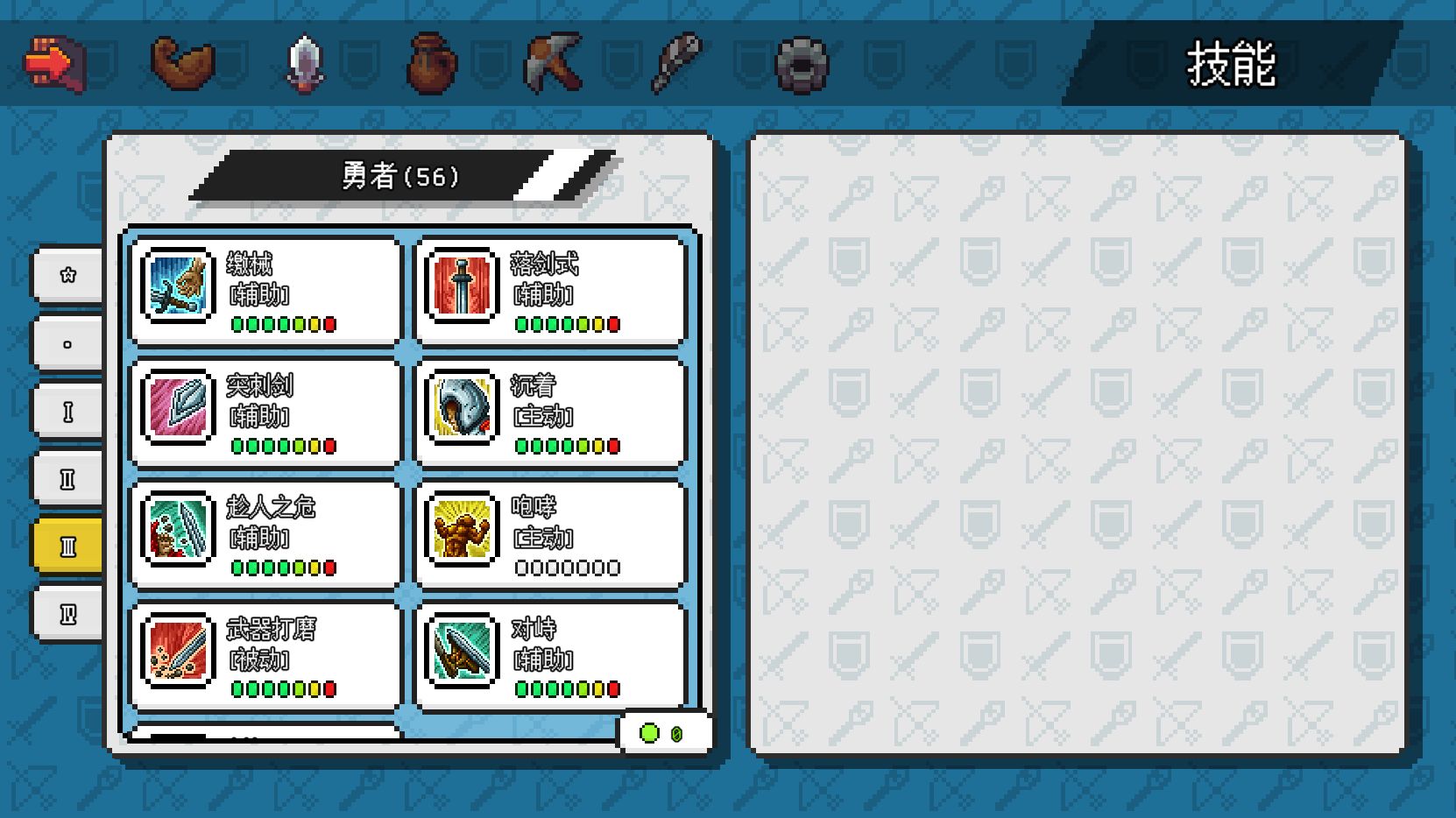Select the tier I sidebar tab
This screenshot has height=818, width=1456.
point(67,410)
